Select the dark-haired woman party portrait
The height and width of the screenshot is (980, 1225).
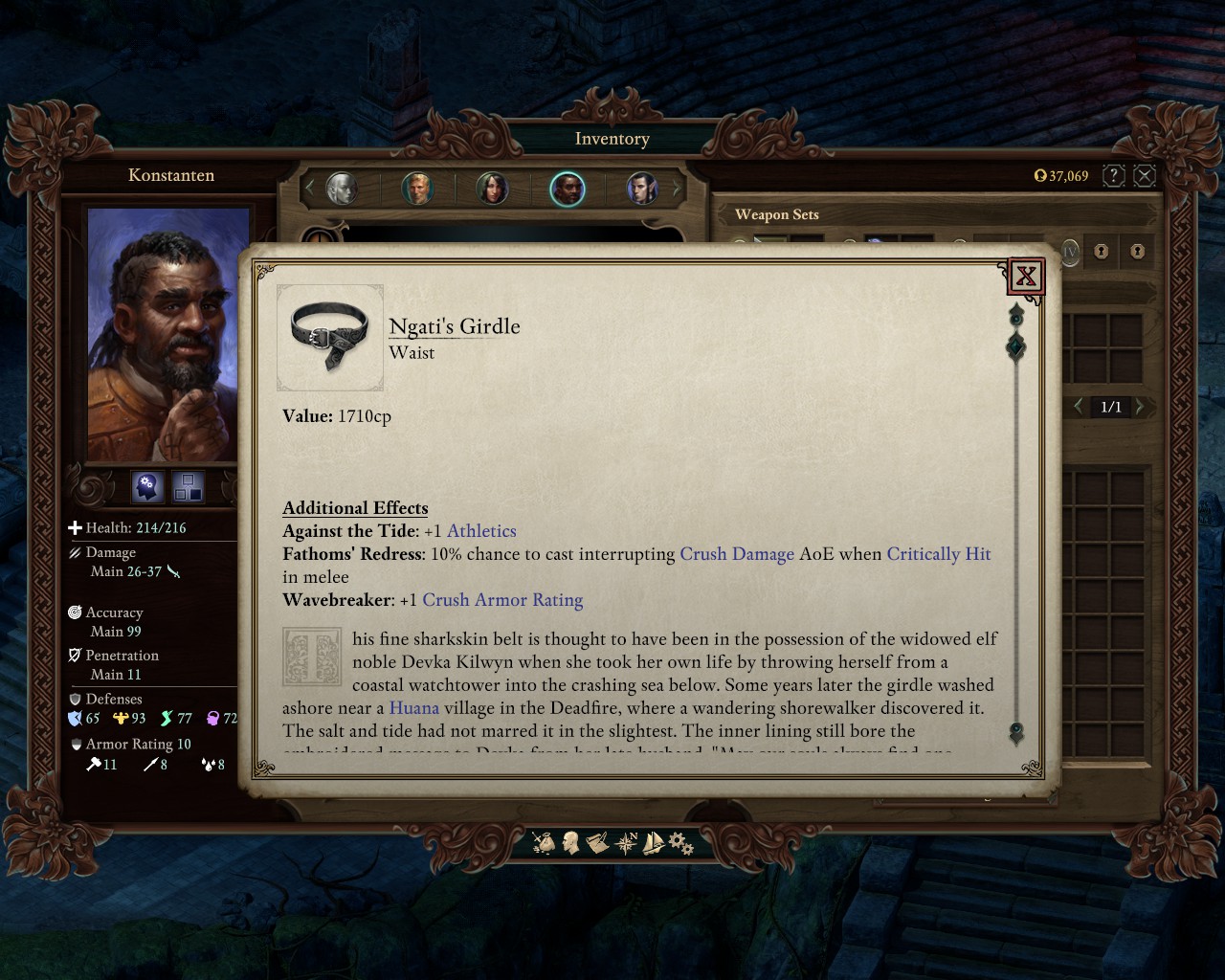(x=492, y=189)
